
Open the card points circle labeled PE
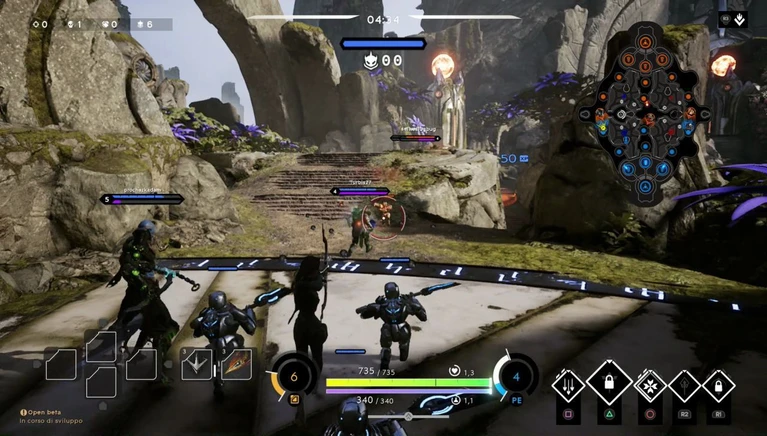tap(516, 378)
